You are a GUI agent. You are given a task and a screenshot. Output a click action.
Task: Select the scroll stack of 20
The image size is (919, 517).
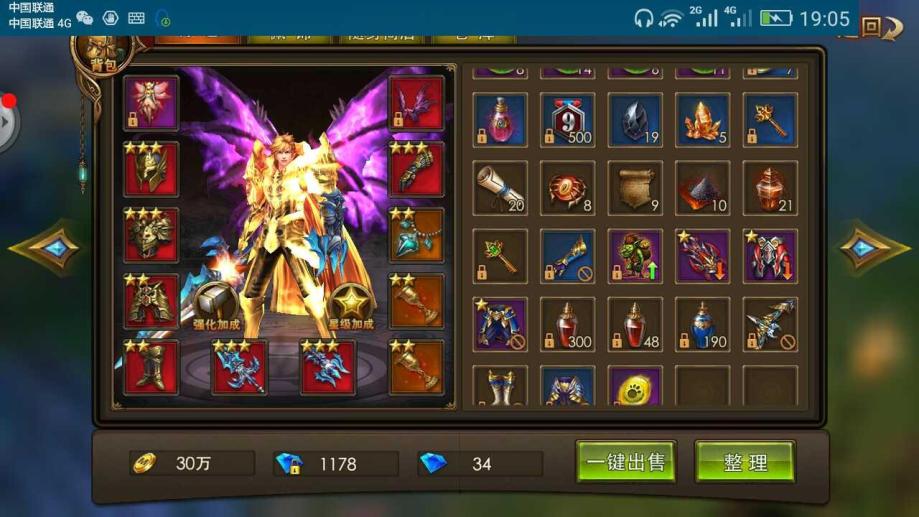[500, 188]
